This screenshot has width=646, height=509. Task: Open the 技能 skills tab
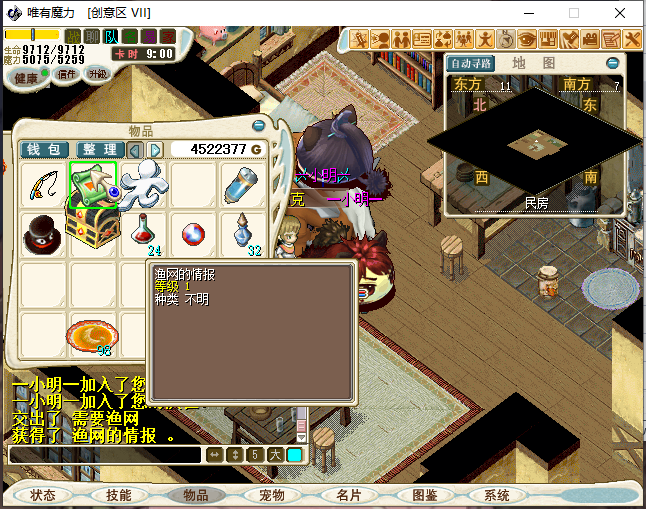coord(118,495)
